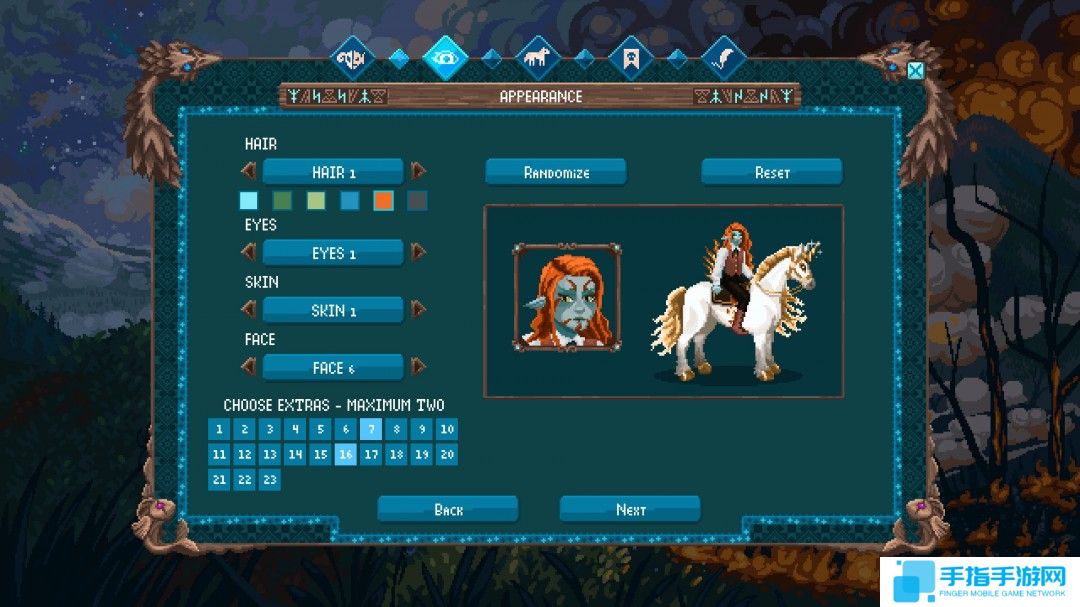Open the banner step tab
The width and height of the screenshot is (1080, 607).
[630, 57]
